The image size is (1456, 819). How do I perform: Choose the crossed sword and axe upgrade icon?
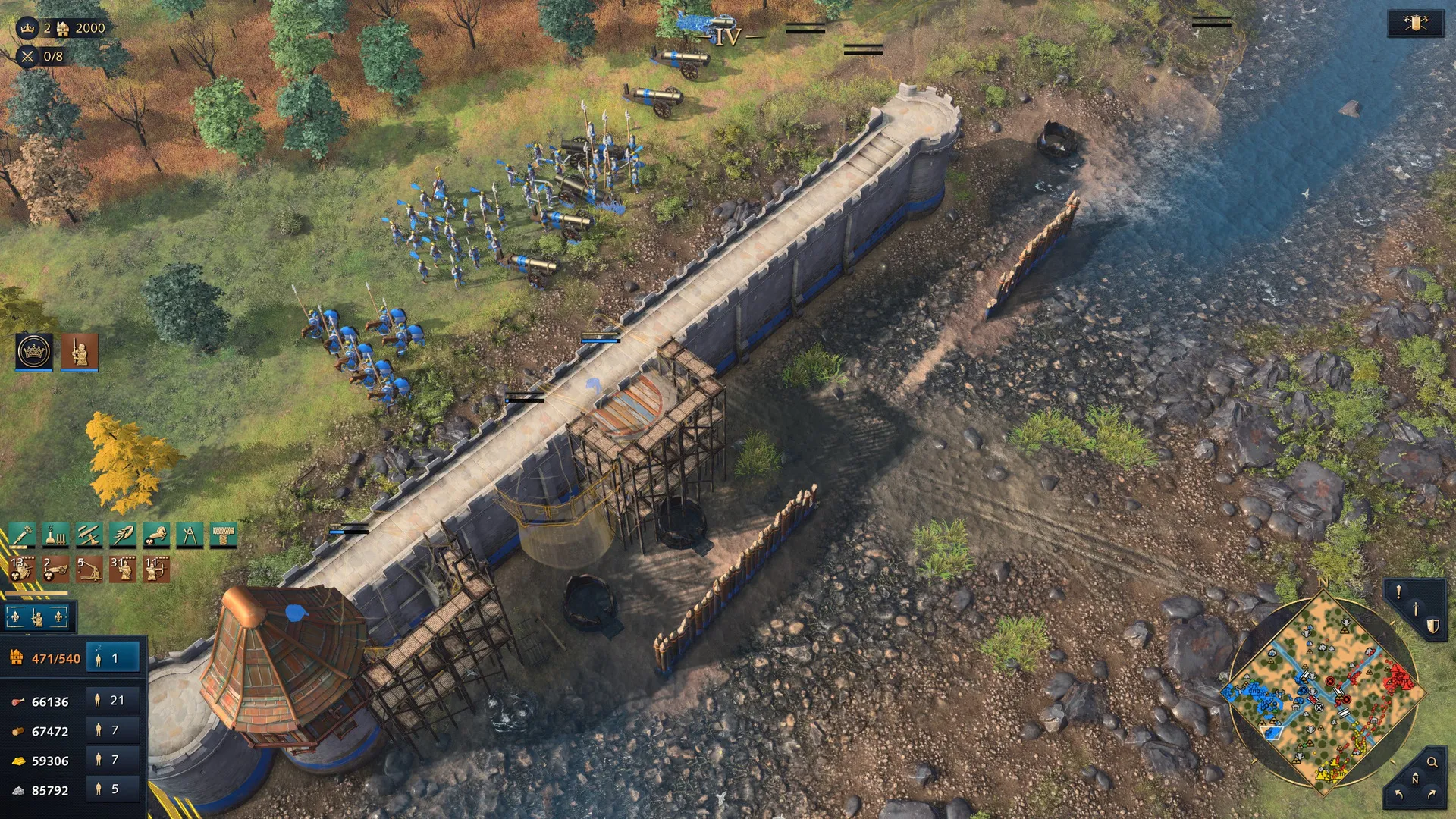[x=89, y=535]
